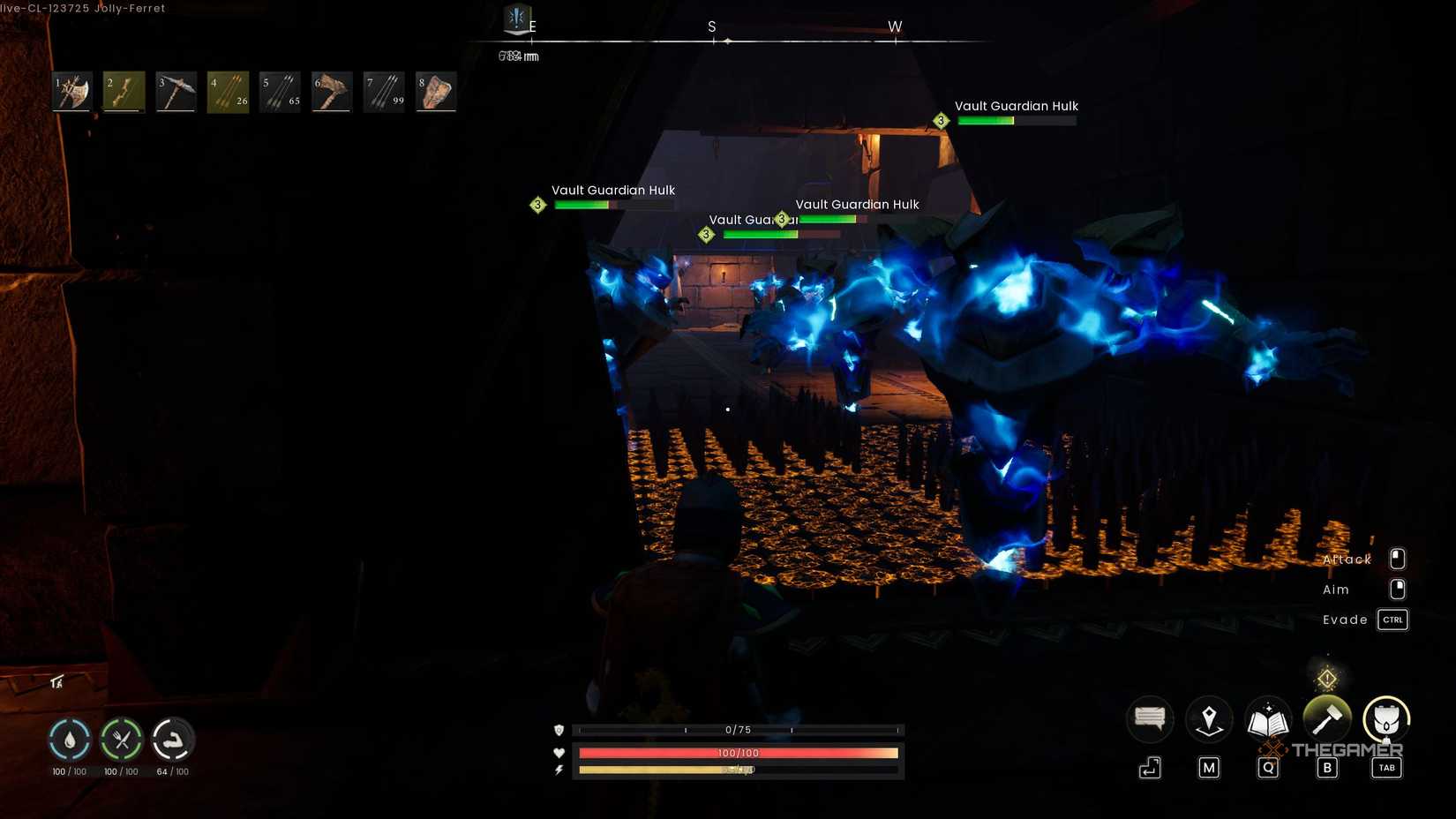Open the map with the location marker icon
This screenshot has height=819, width=1456.
pos(1209,719)
